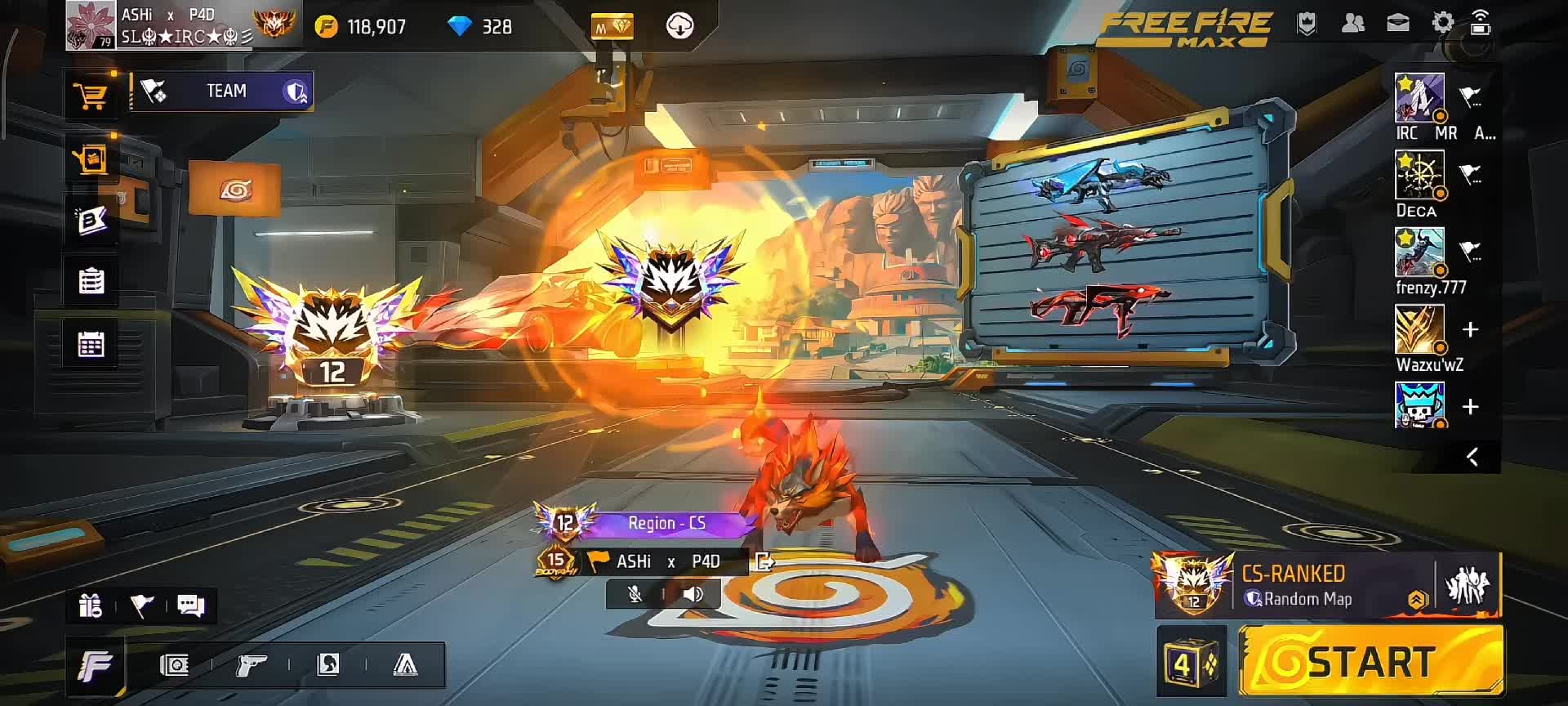Collapse the friends side panel arrow

pyautogui.click(x=1472, y=457)
